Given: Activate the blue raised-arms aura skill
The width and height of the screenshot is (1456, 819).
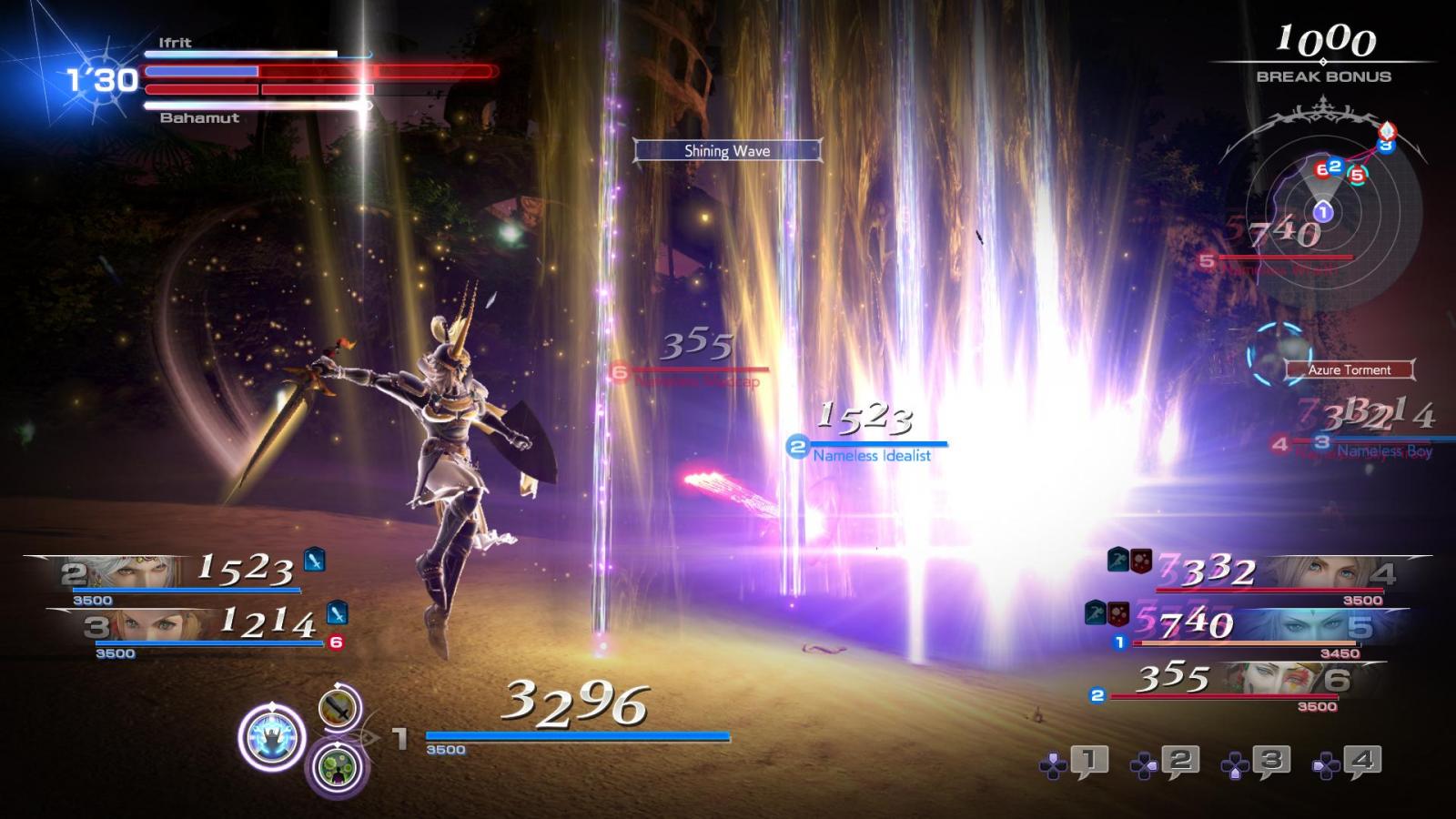Looking at the screenshot, I should pos(271,736).
